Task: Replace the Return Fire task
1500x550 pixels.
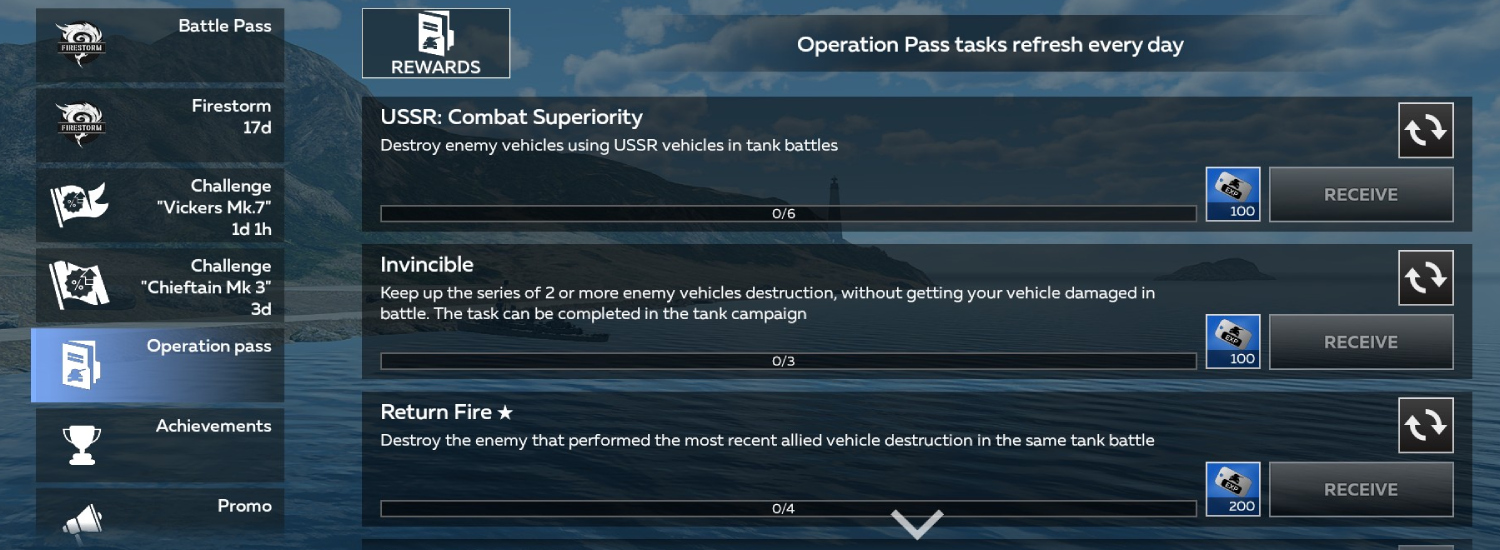Action: click(x=1425, y=425)
